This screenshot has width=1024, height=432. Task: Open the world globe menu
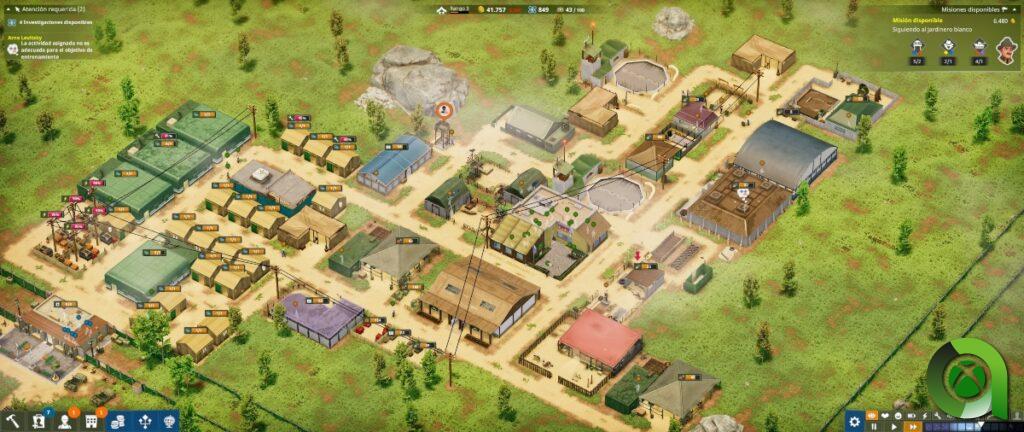pyautogui.click(x=169, y=421)
